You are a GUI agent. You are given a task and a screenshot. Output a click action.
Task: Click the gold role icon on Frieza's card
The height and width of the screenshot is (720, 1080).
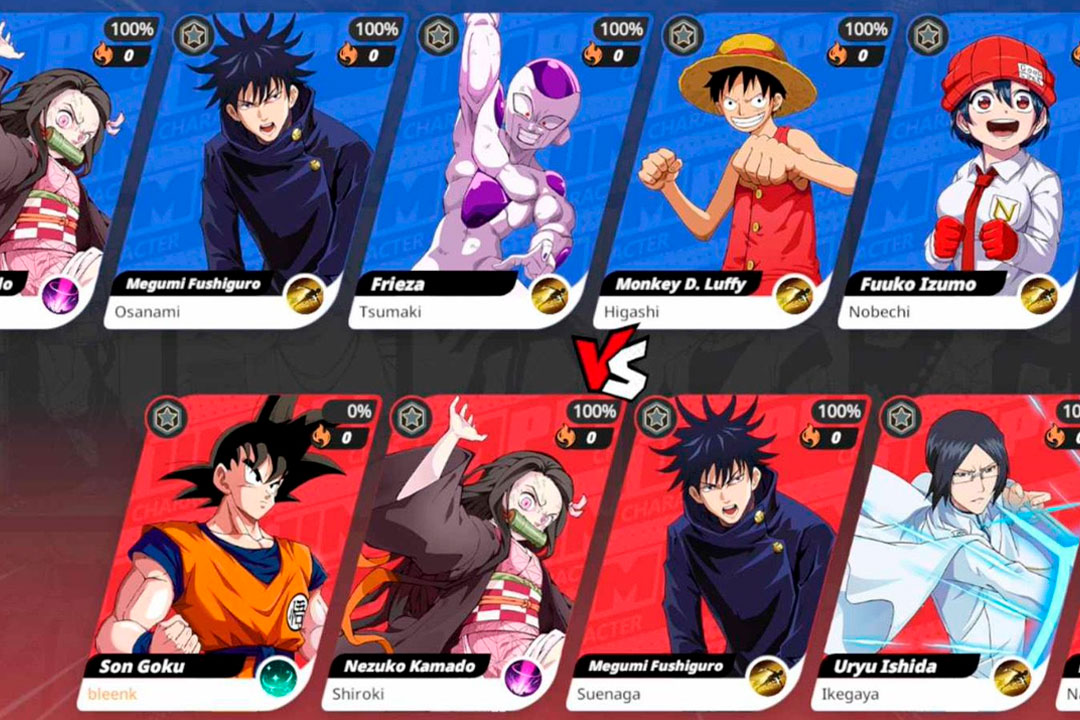548,296
